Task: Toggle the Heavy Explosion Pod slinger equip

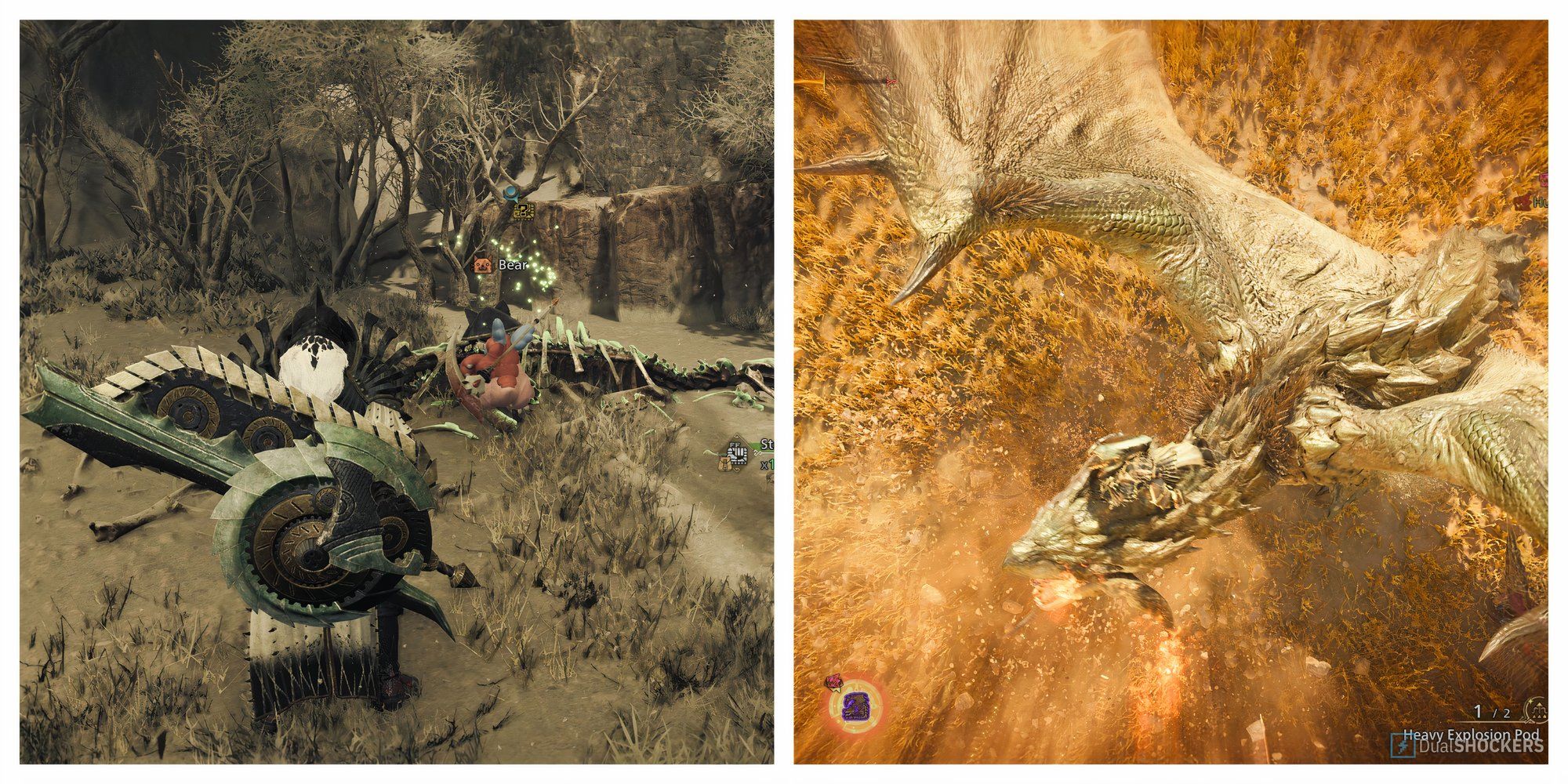Action: pyautogui.click(x=1471, y=736)
